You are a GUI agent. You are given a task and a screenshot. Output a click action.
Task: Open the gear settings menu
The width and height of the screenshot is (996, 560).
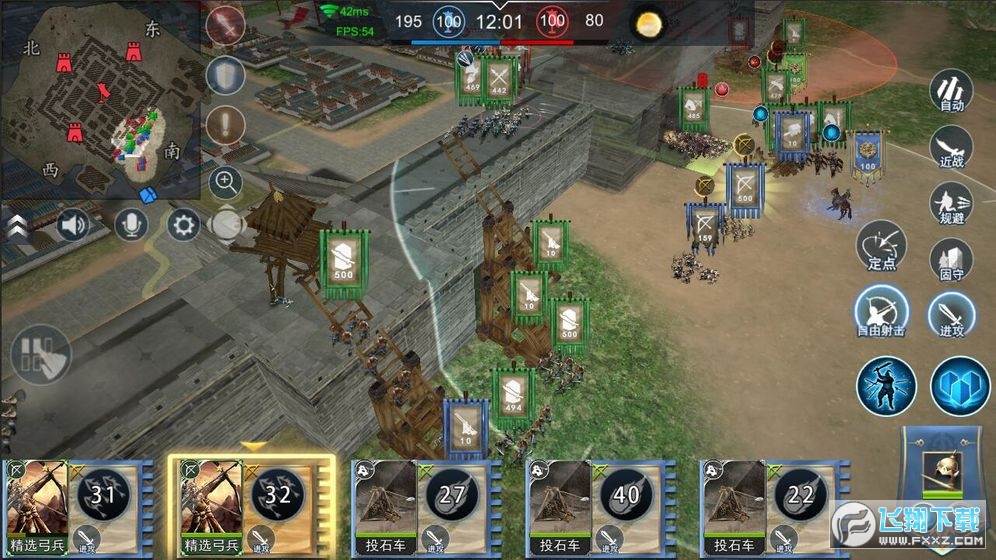coord(183,224)
